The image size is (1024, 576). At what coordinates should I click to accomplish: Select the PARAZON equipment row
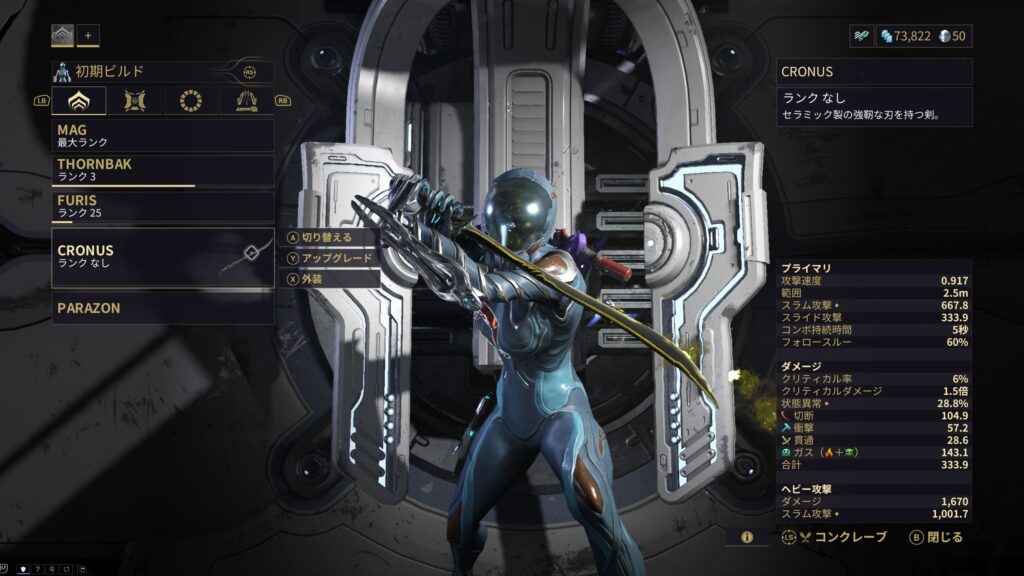[x=162, y=308]
